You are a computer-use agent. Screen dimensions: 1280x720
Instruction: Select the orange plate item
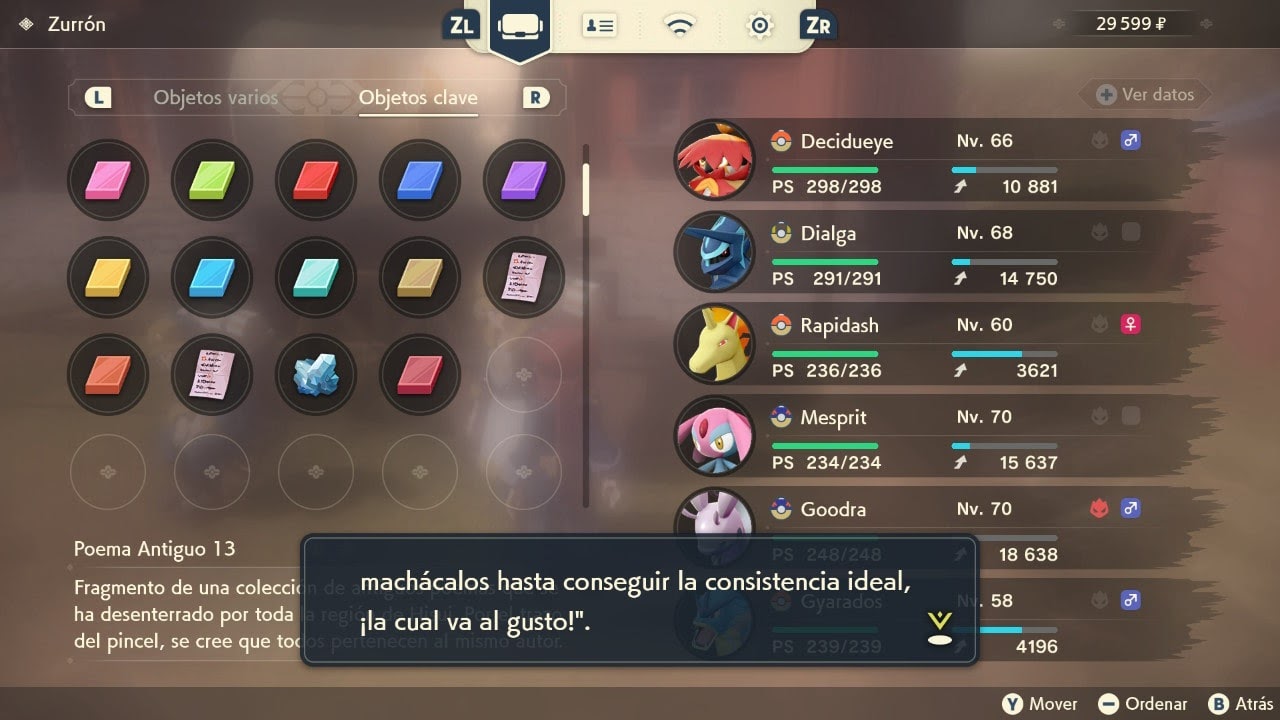pyautogui.click(x=108, y=374)
